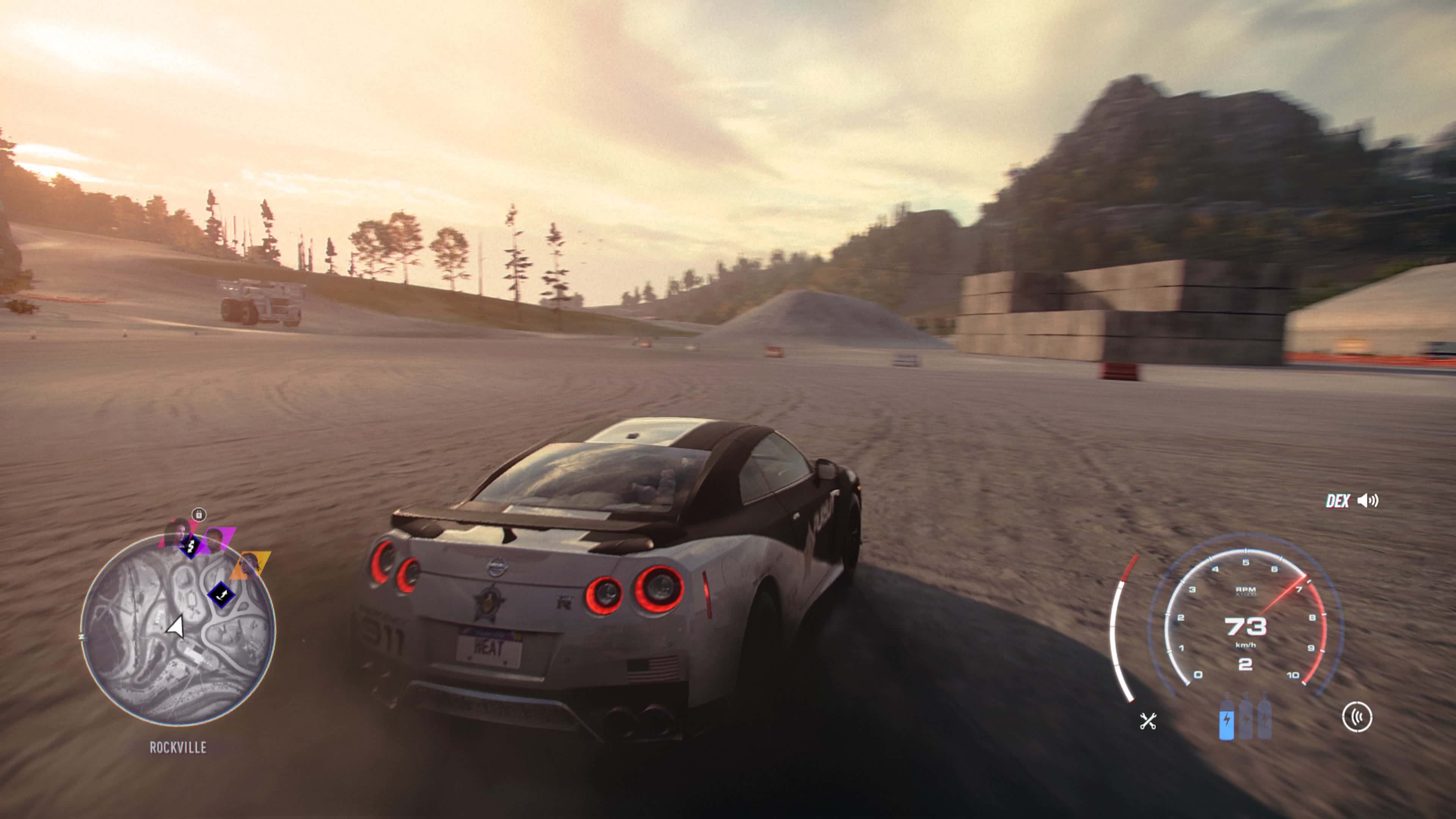This screenshot has height=819, width=1456.
Task: Click the padlock icon above the minimap
Action: tap(198, 515)
